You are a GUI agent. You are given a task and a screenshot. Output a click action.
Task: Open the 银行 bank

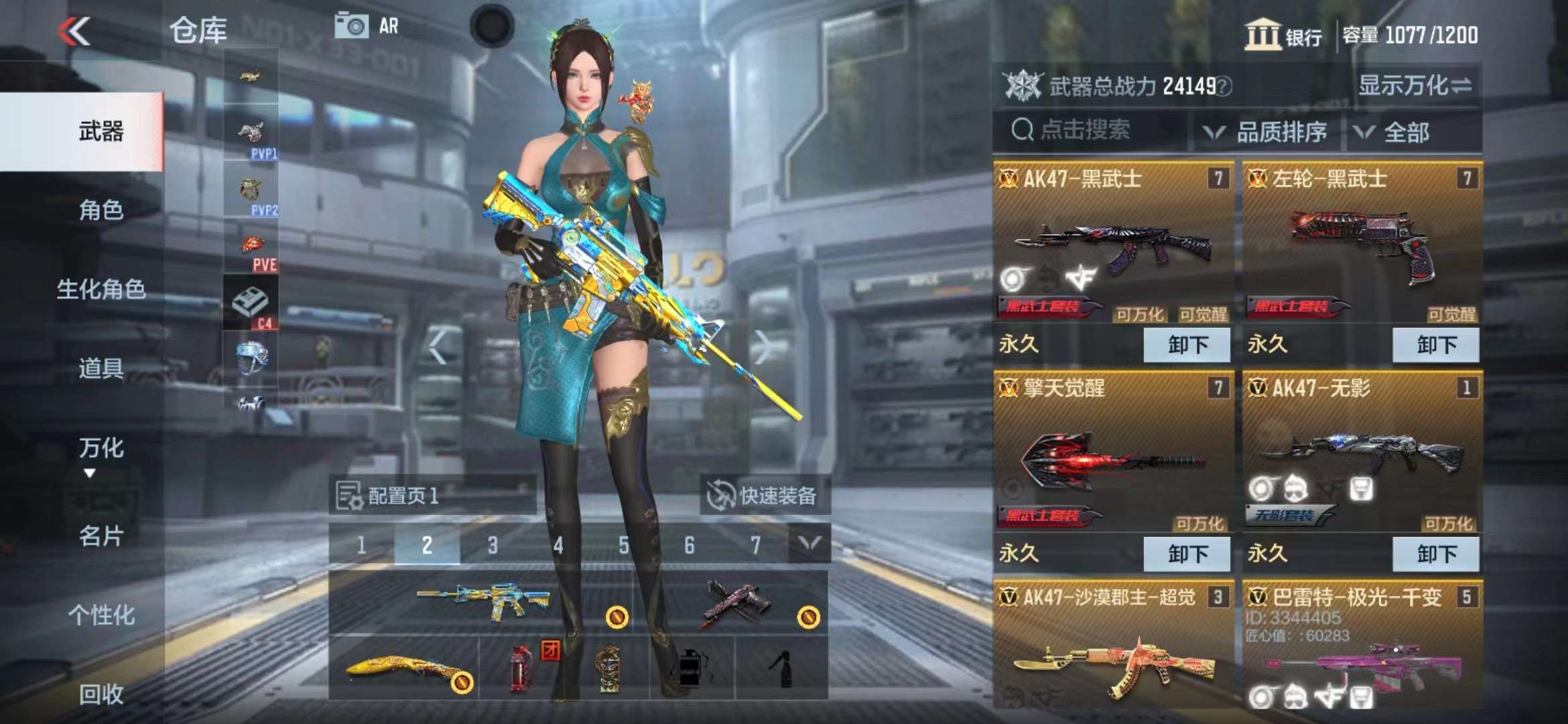pyautogui.click(x=1283, y=35)
